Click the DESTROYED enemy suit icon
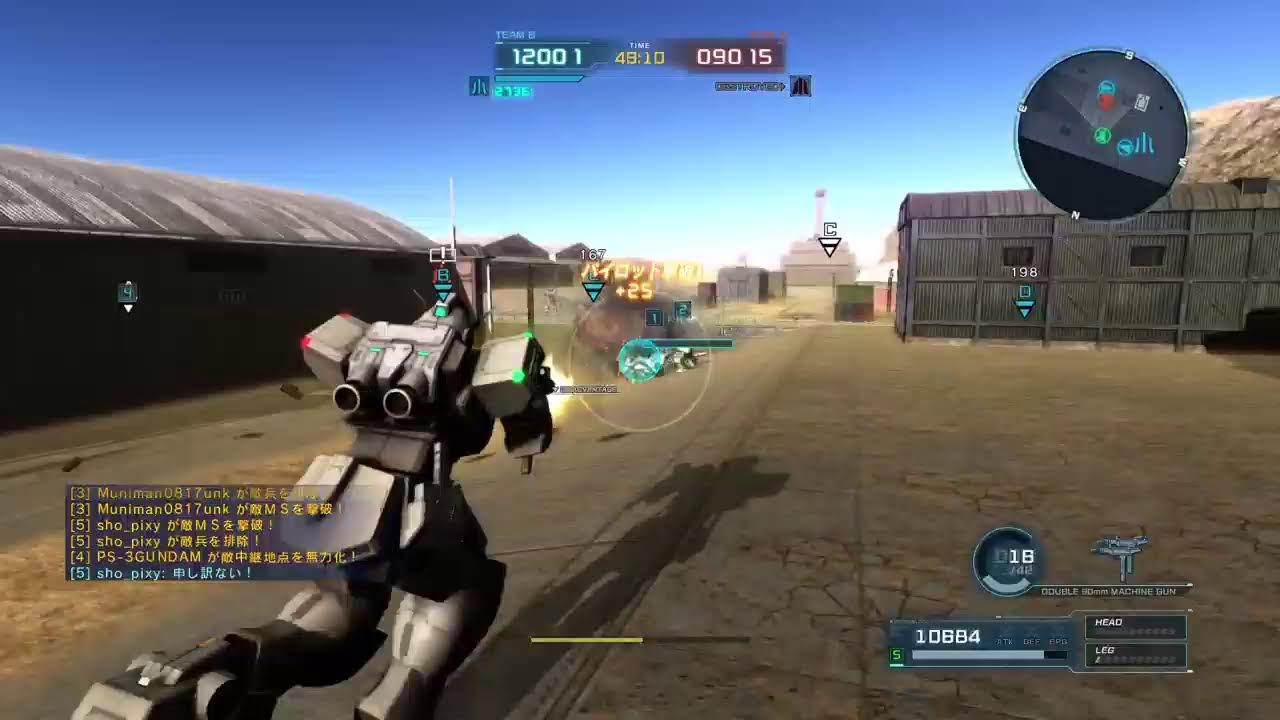 pos(799,86)
